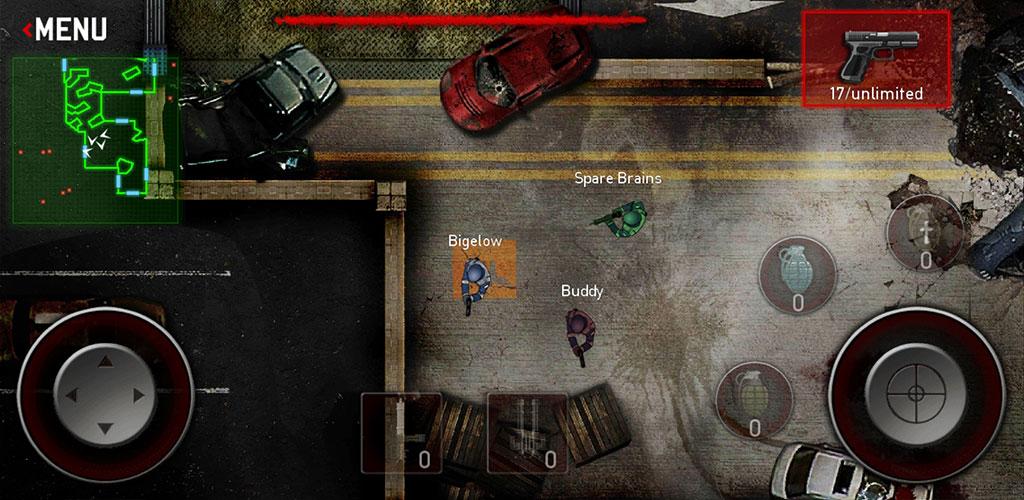The image size is (1024, 500).
Task: Deploy the single-barrel turret slot
Action: coord(401,432)
